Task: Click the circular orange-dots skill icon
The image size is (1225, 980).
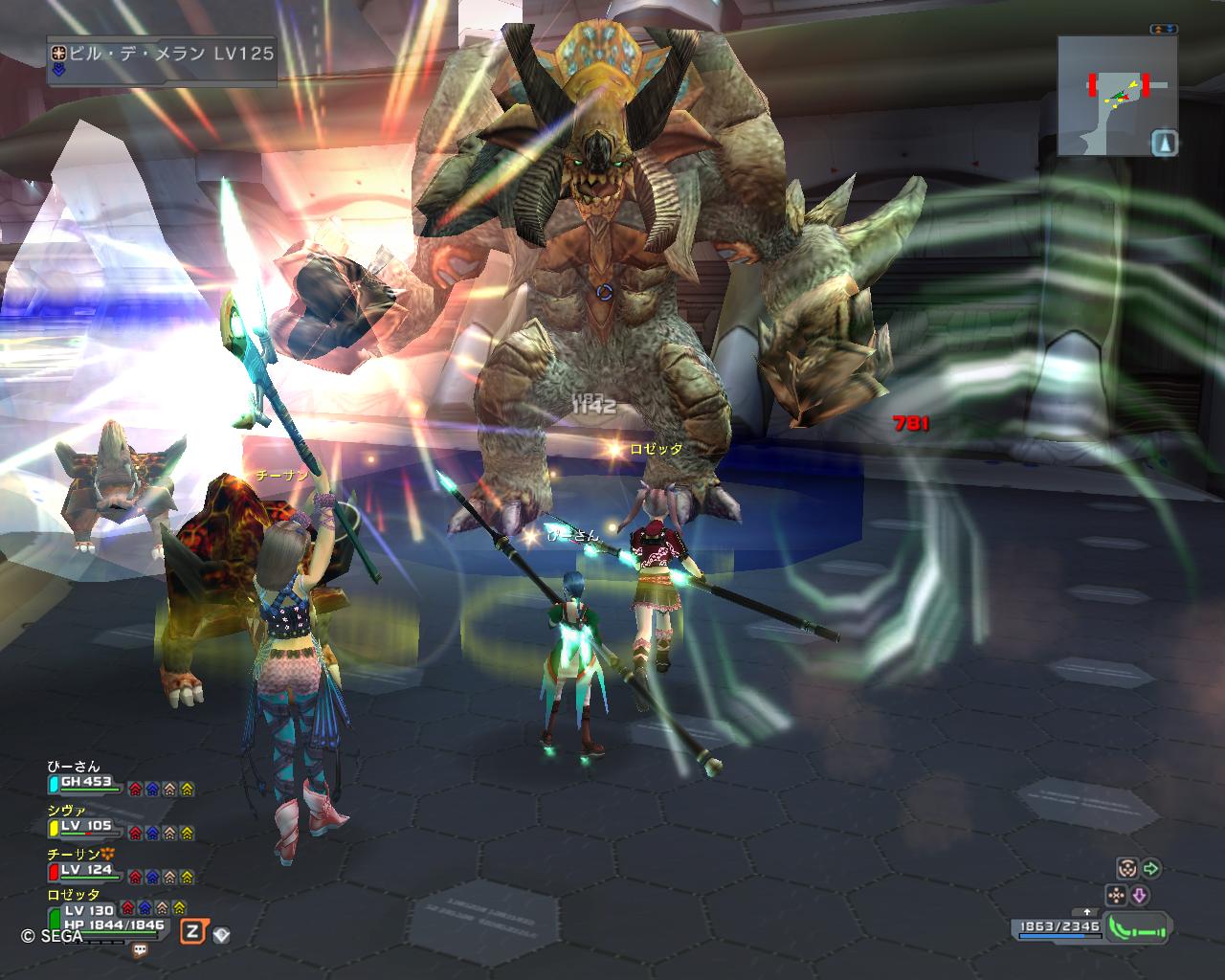Action: [1126, 869]
